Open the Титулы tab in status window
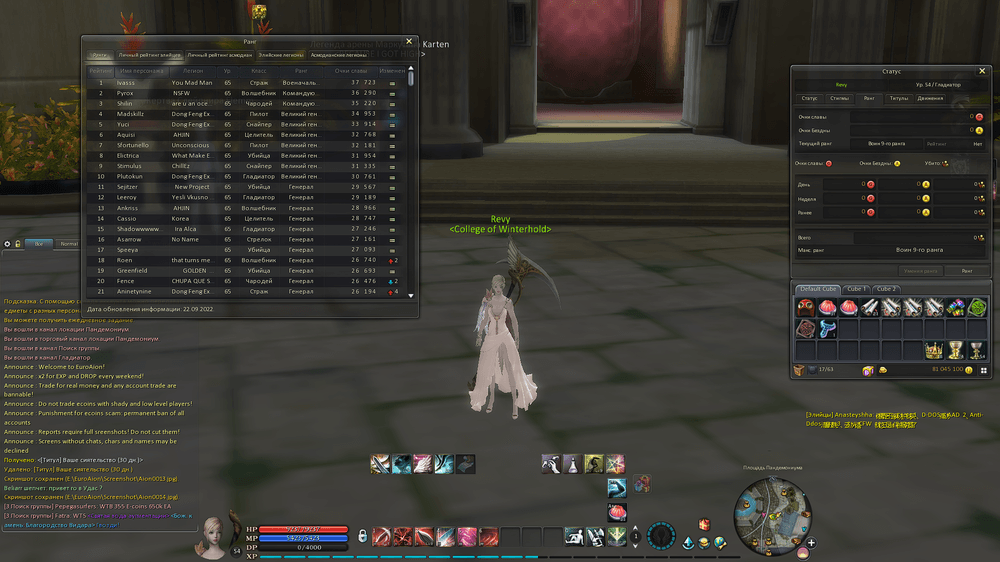 (899, 98)
